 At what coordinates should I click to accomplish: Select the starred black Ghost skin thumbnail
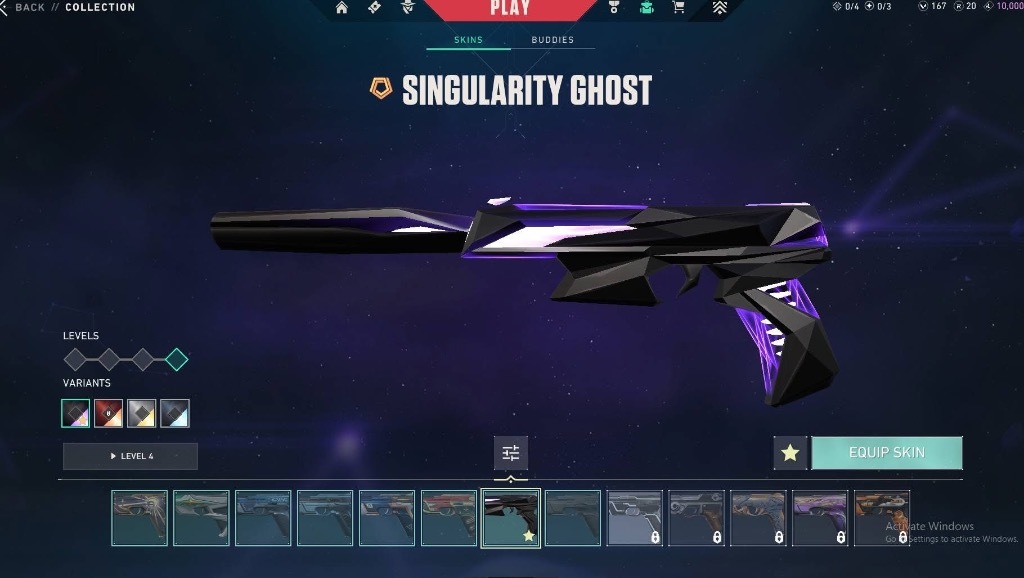(x=511, y=518)
